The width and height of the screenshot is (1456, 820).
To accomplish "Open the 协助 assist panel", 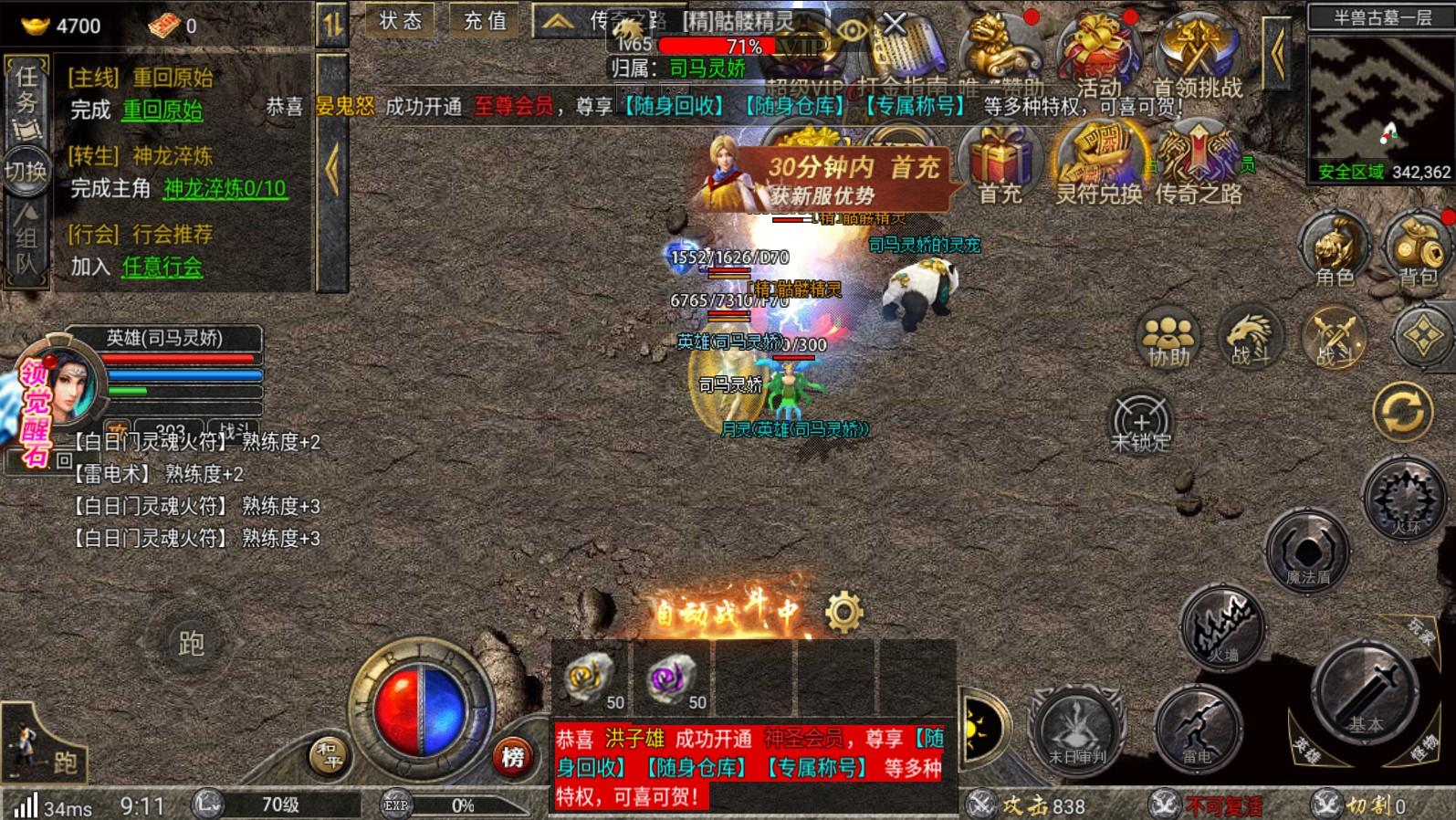I will [x=1168, y=338].
